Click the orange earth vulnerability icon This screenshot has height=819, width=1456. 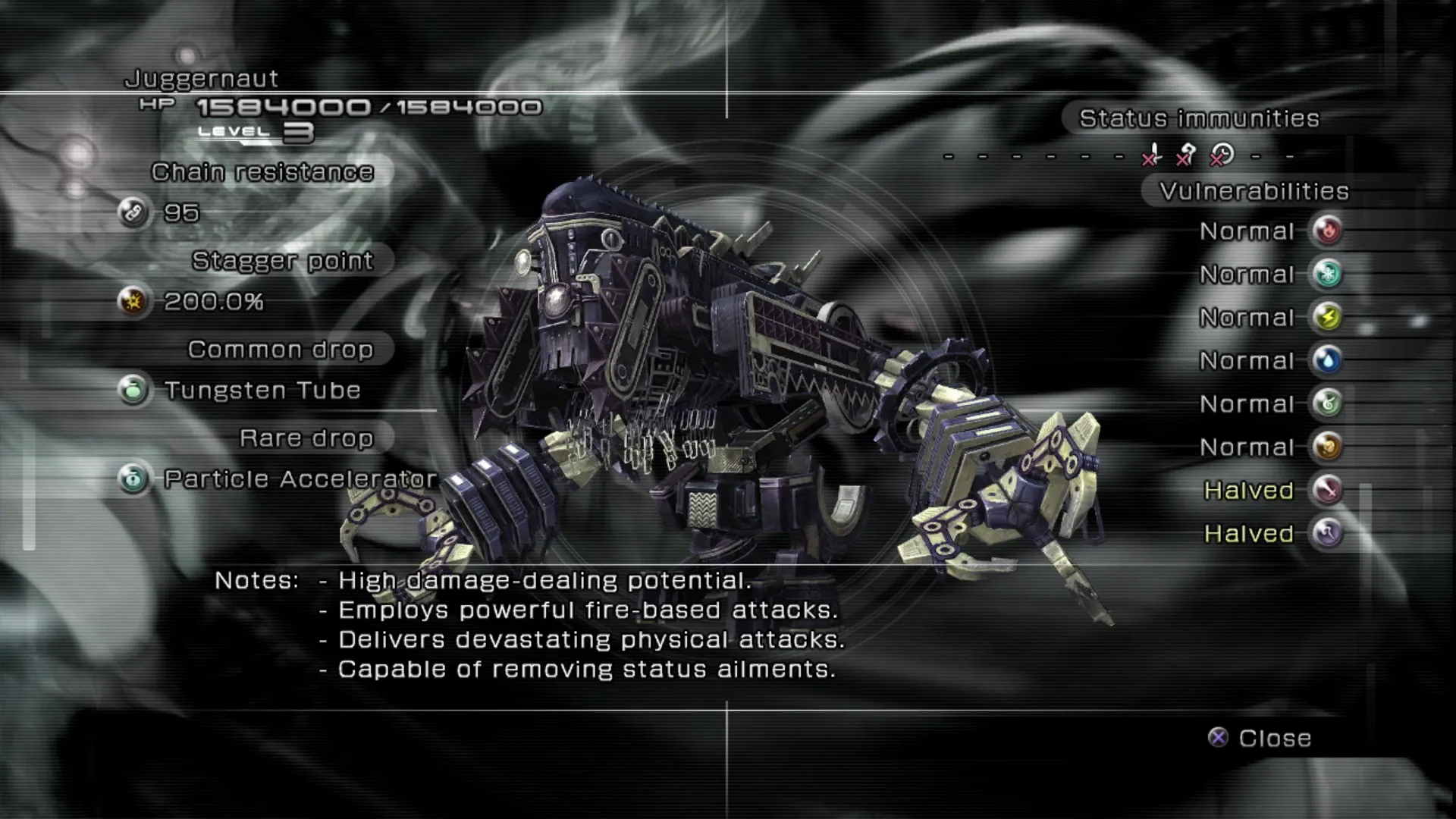[x=1327, y=447]
